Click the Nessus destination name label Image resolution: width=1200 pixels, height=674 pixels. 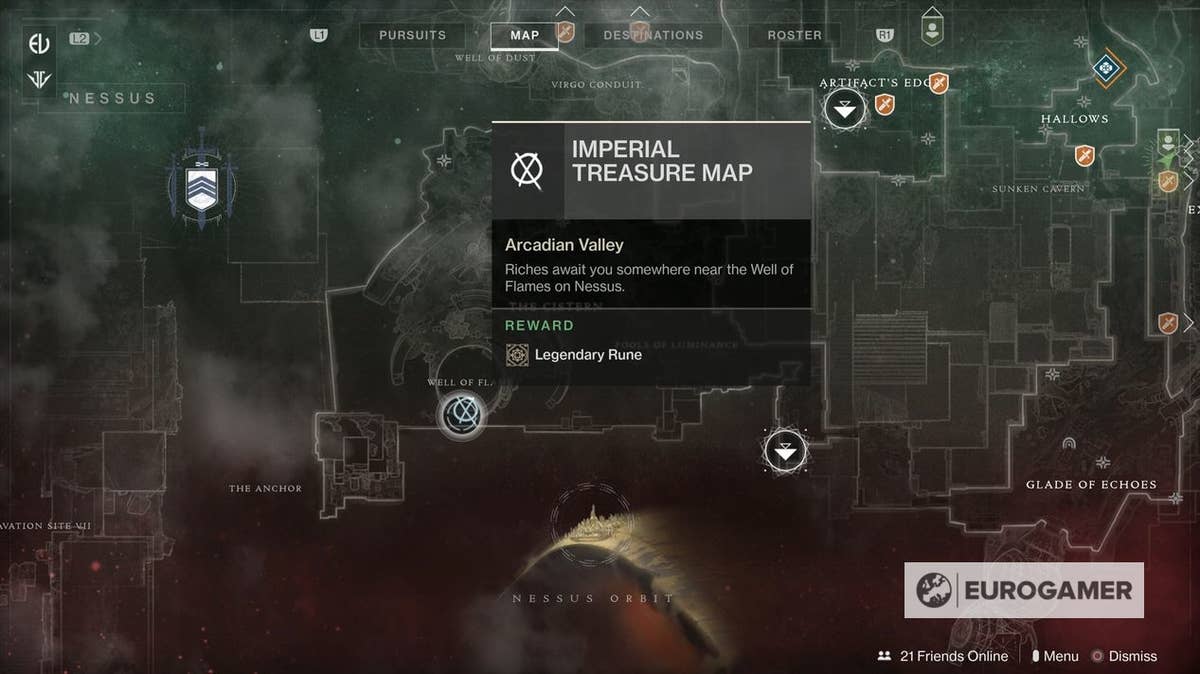(x=112, y=98)
